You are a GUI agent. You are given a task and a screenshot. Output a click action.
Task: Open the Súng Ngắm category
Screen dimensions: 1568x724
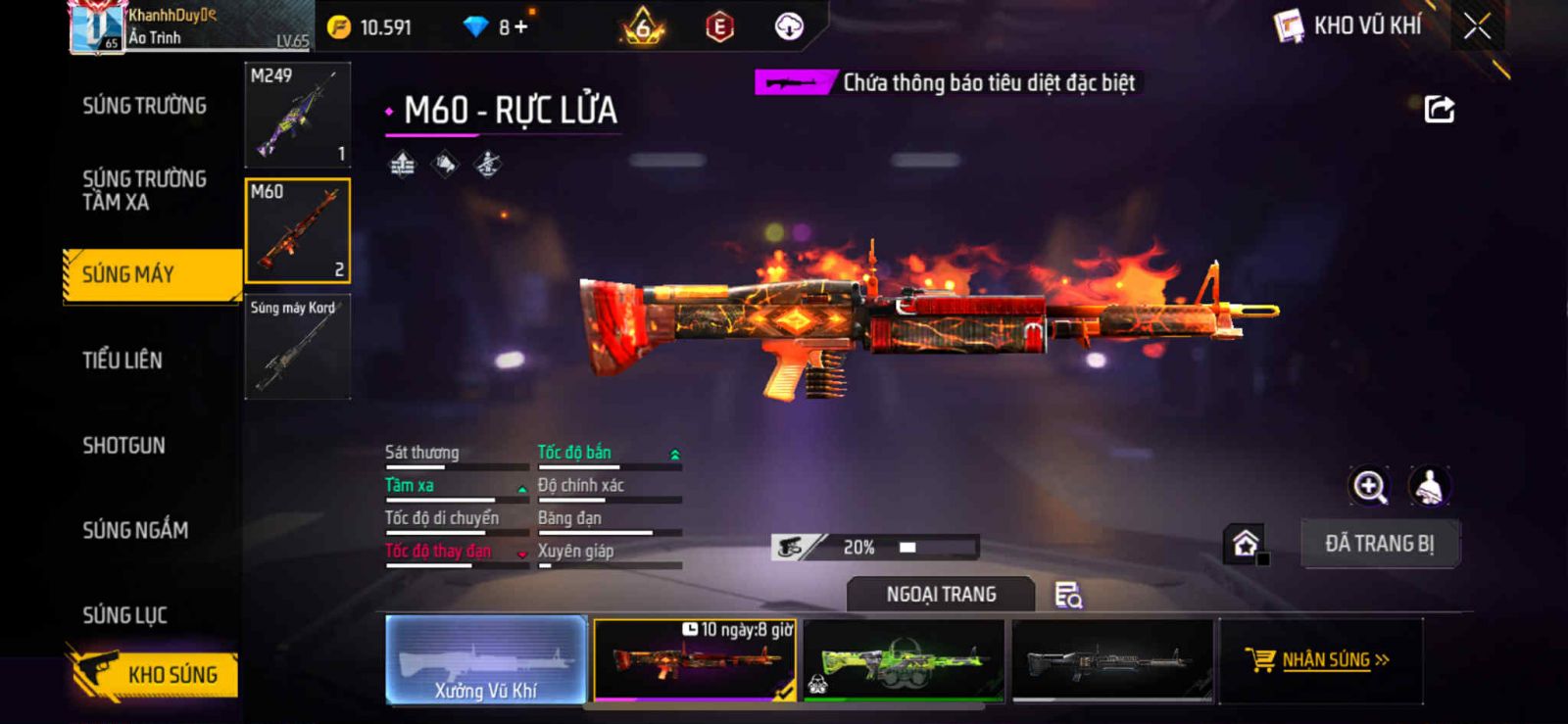135,530
